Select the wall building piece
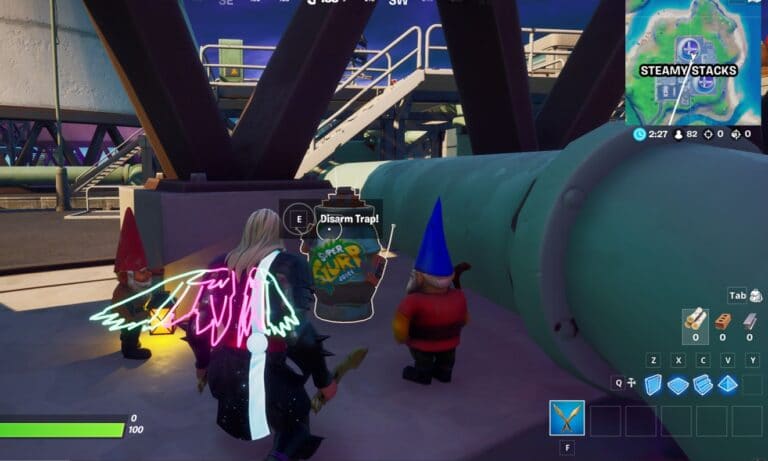This screenshot has width=768, height=461. [x=652, y=385]
